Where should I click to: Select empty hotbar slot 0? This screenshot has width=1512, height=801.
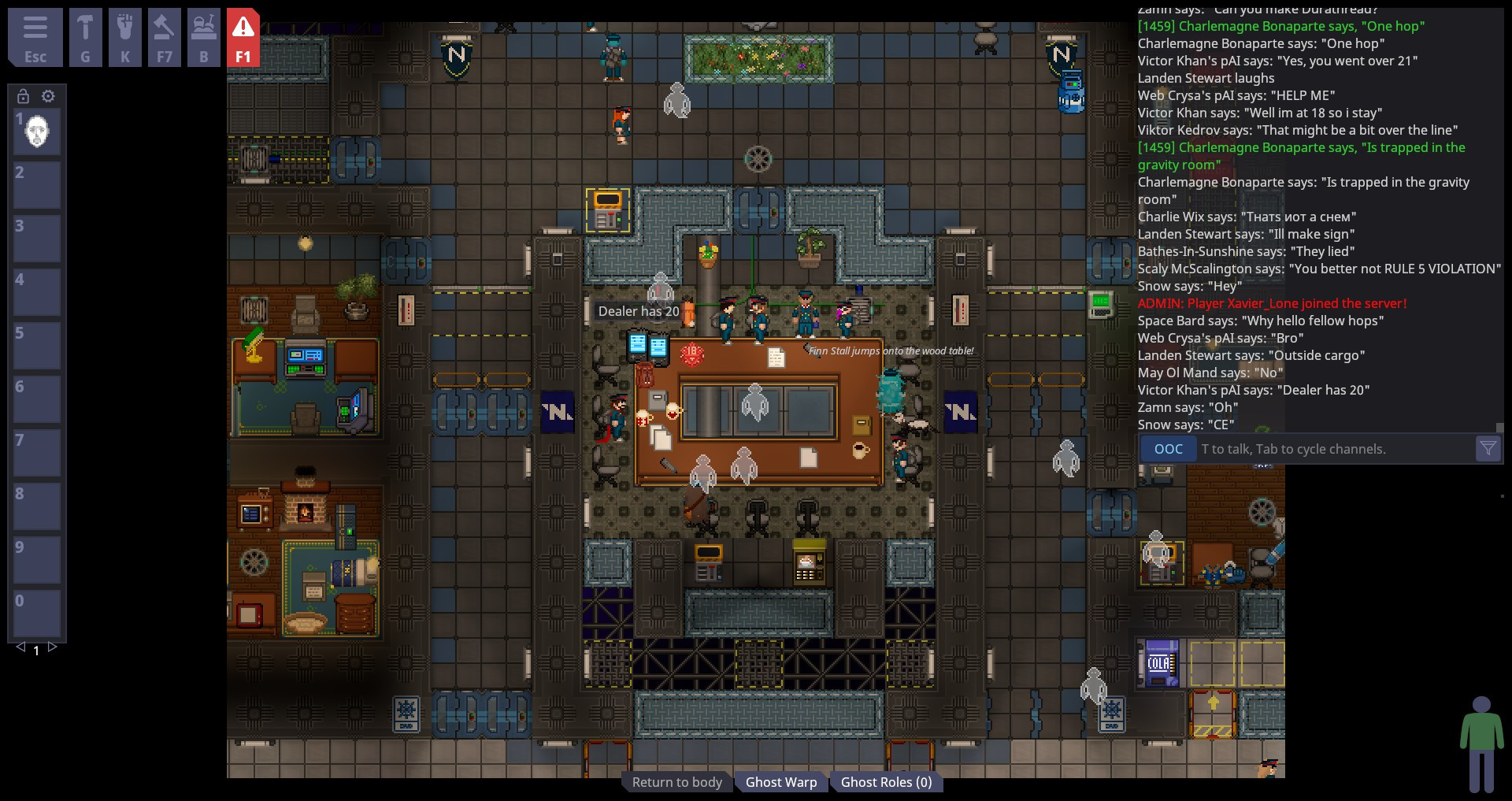click(36, 614)
